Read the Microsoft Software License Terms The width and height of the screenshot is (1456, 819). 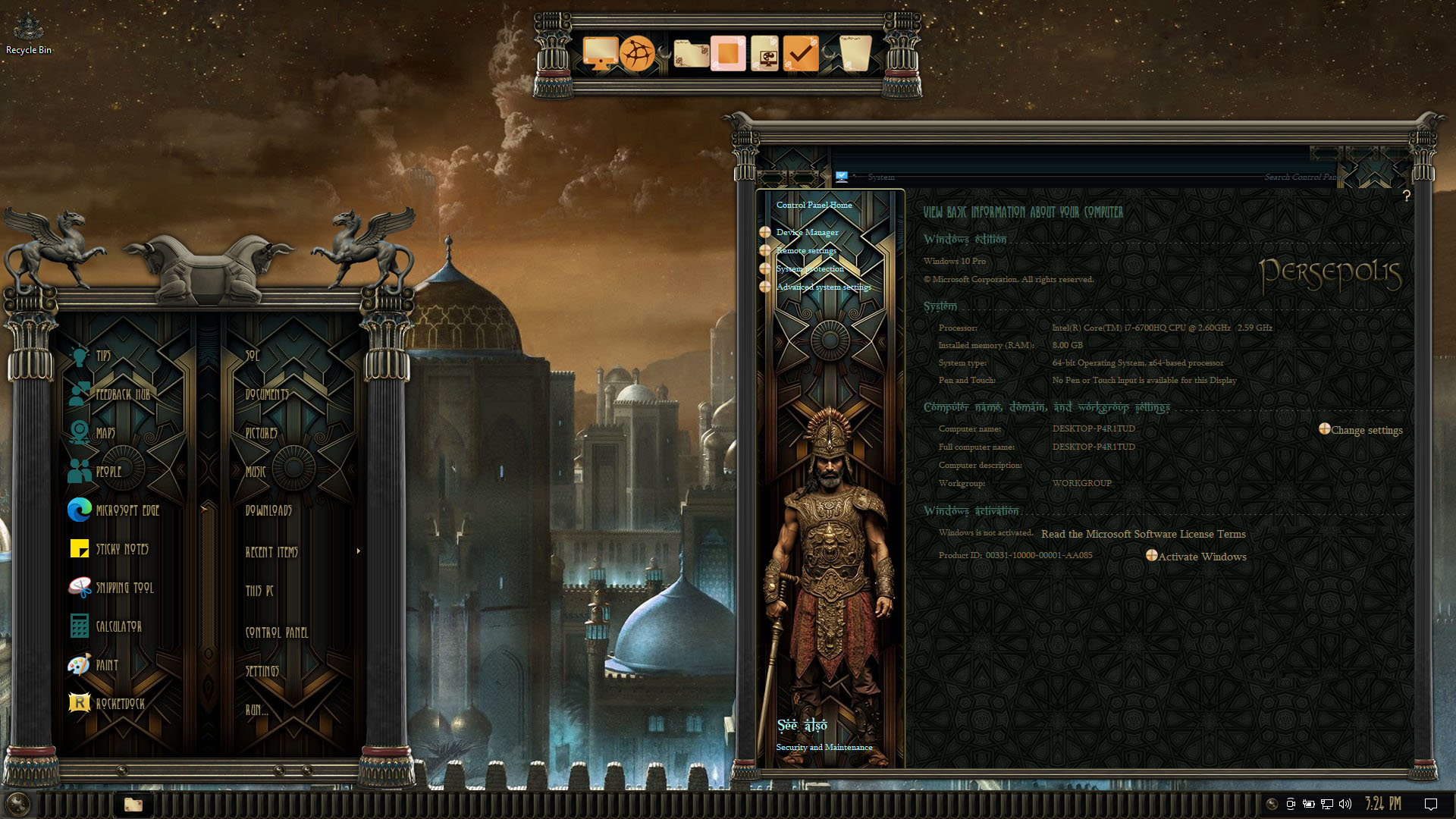coord(1143,534)
